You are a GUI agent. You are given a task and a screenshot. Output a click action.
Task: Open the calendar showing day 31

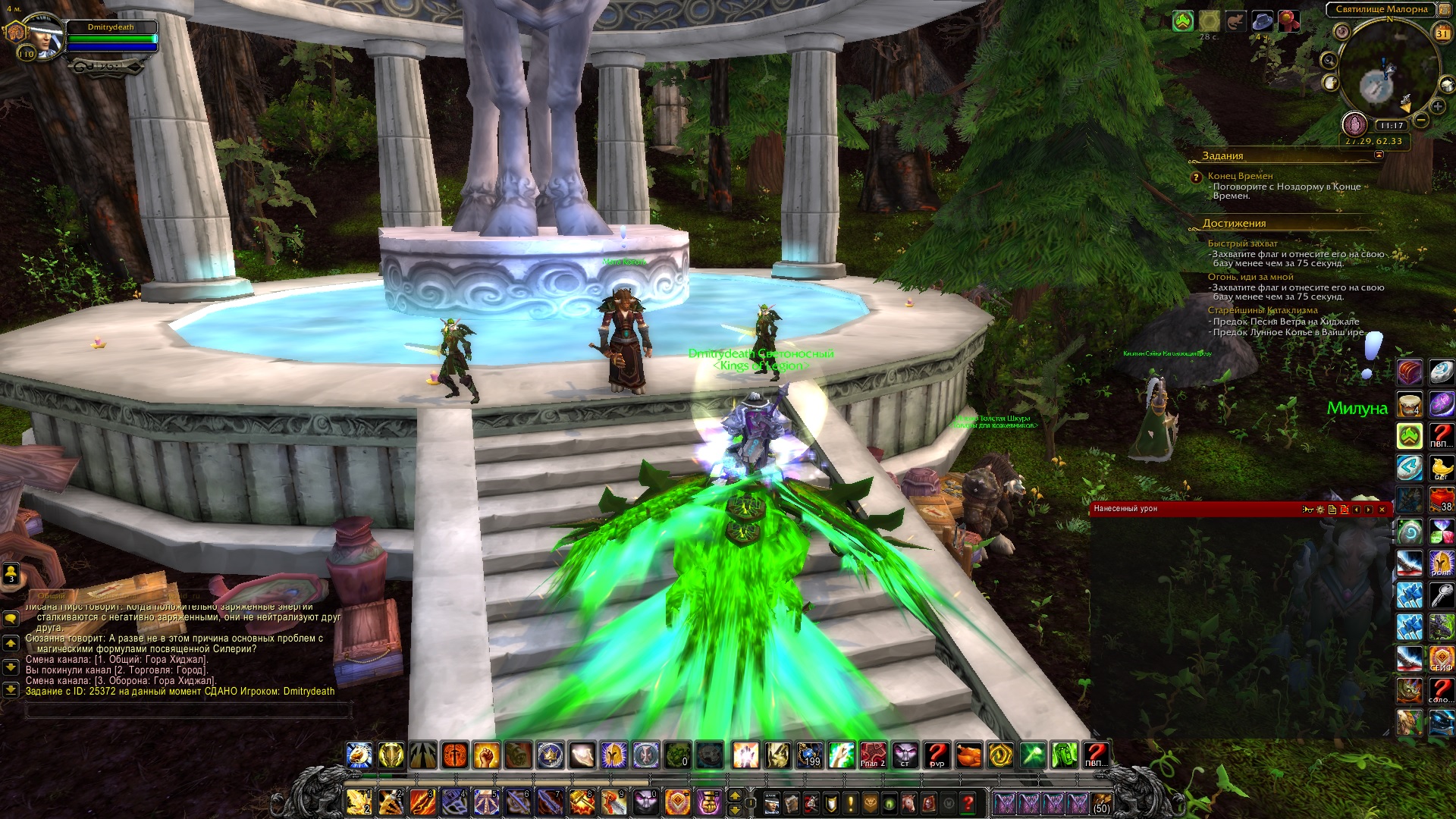pyautogui.click(x=1442, y=33)
